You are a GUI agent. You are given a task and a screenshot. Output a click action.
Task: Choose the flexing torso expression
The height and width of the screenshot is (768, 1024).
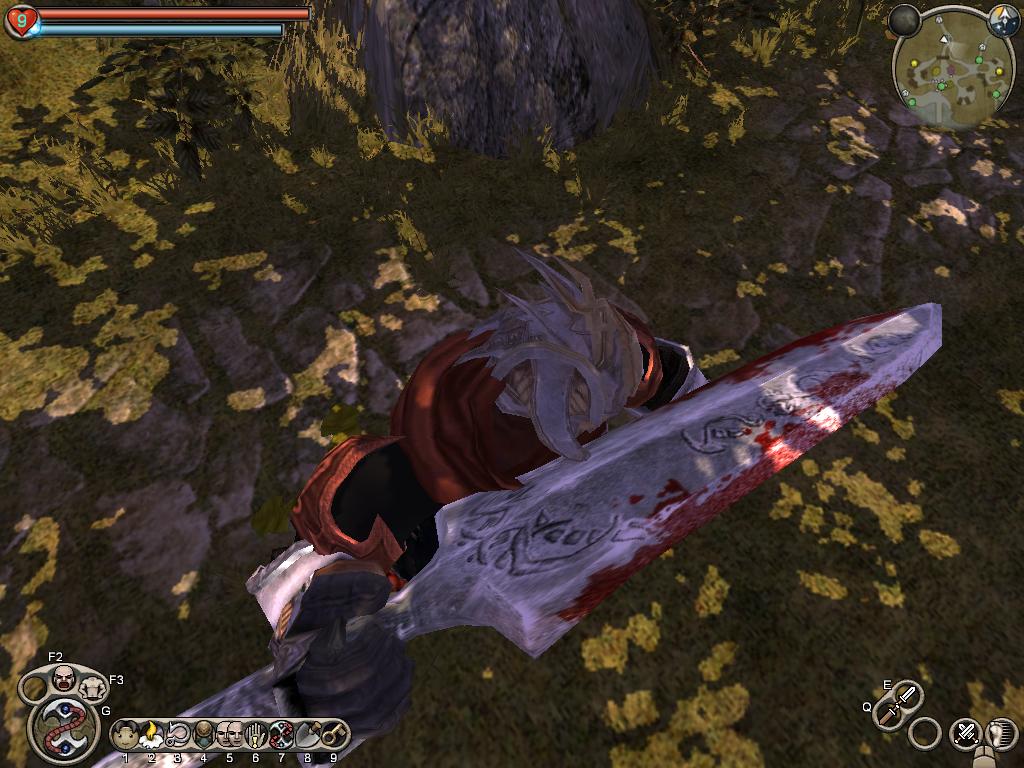pos(94,686)
